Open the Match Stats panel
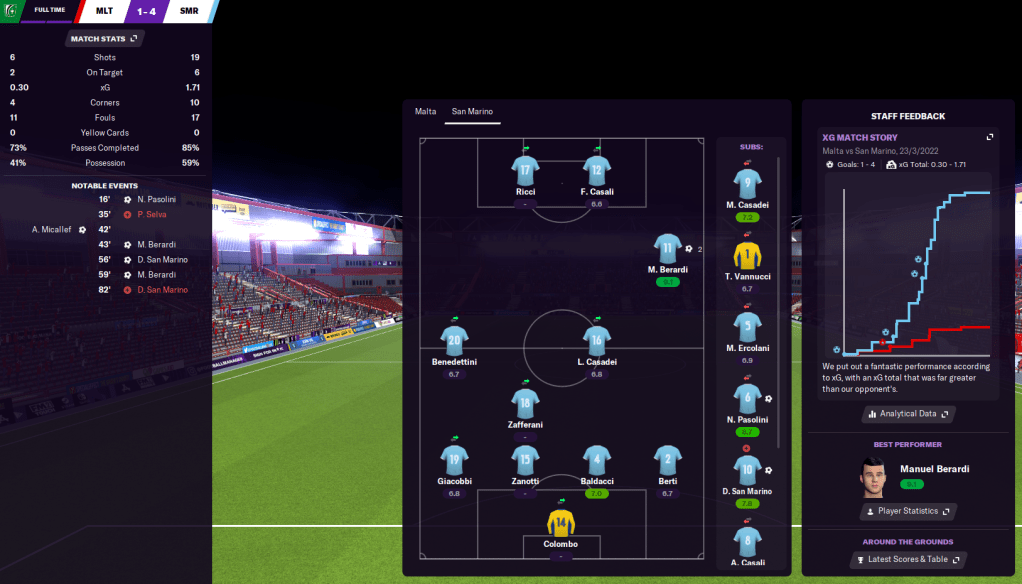Viewport: 1022px width, 584px height. coord(105,38)
